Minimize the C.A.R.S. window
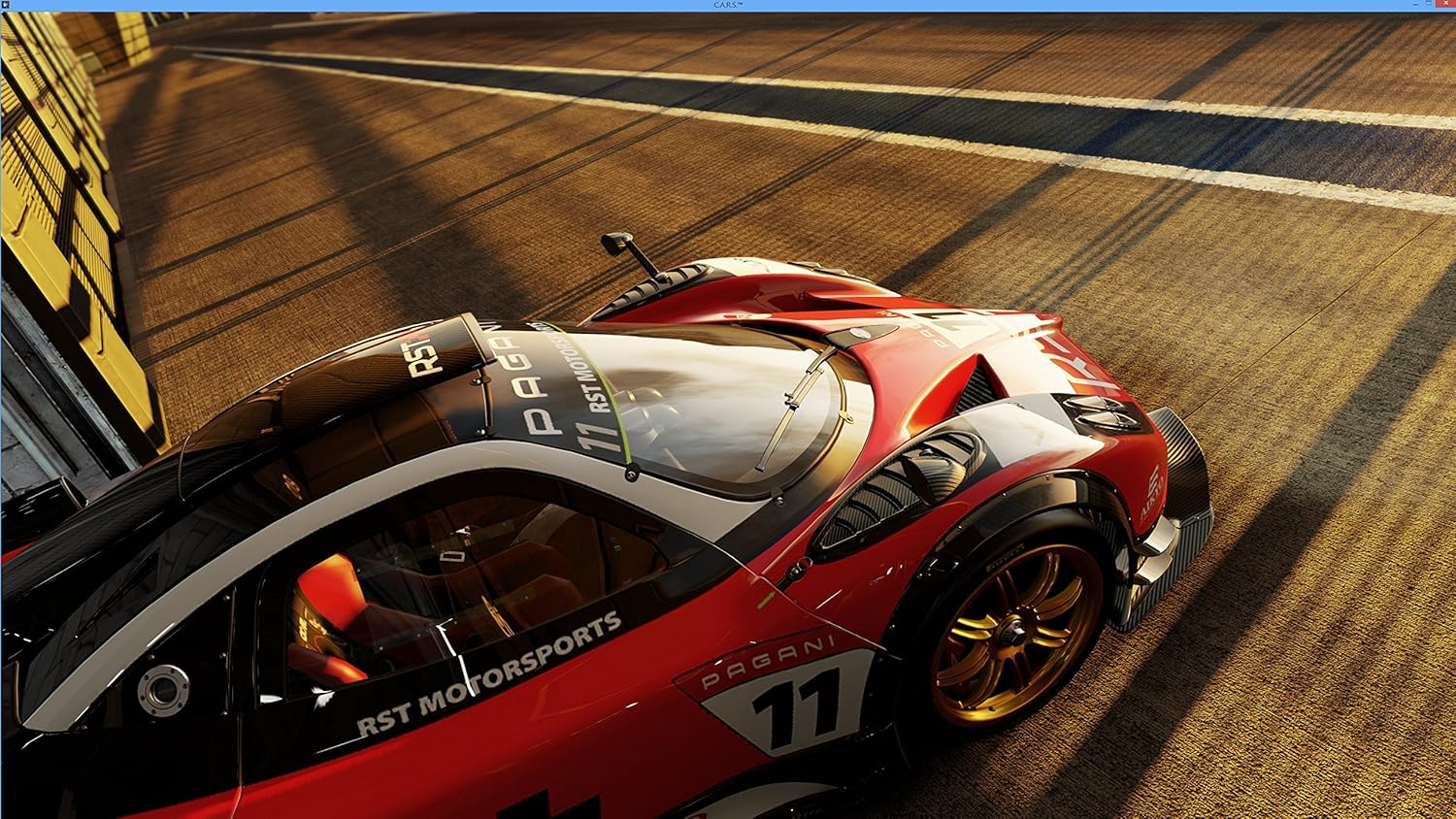The image size is (1456, 819). pos(1416,4)
